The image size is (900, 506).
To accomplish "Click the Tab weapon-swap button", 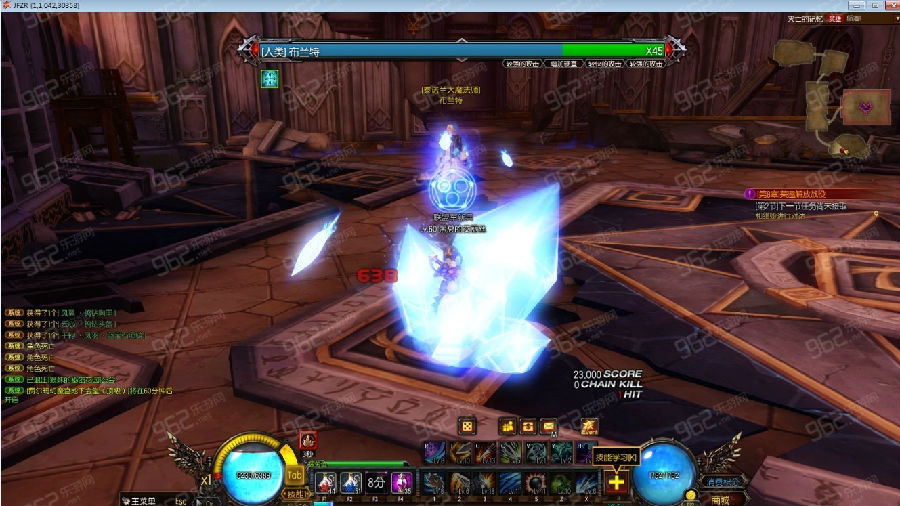I will point(295,476).
